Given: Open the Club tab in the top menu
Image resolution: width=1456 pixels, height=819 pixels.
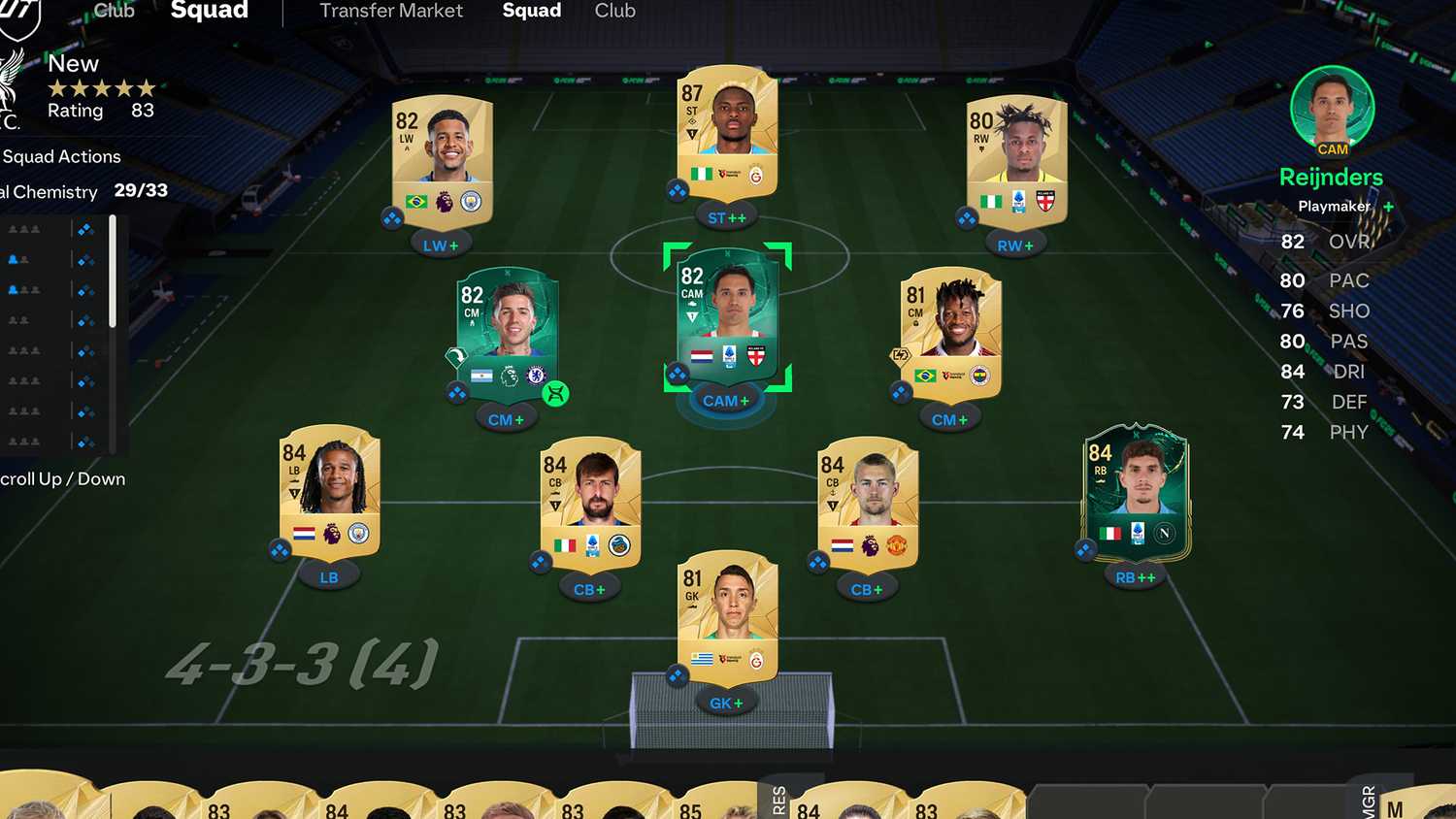Looking at the screenshot, I should point(614,12).
